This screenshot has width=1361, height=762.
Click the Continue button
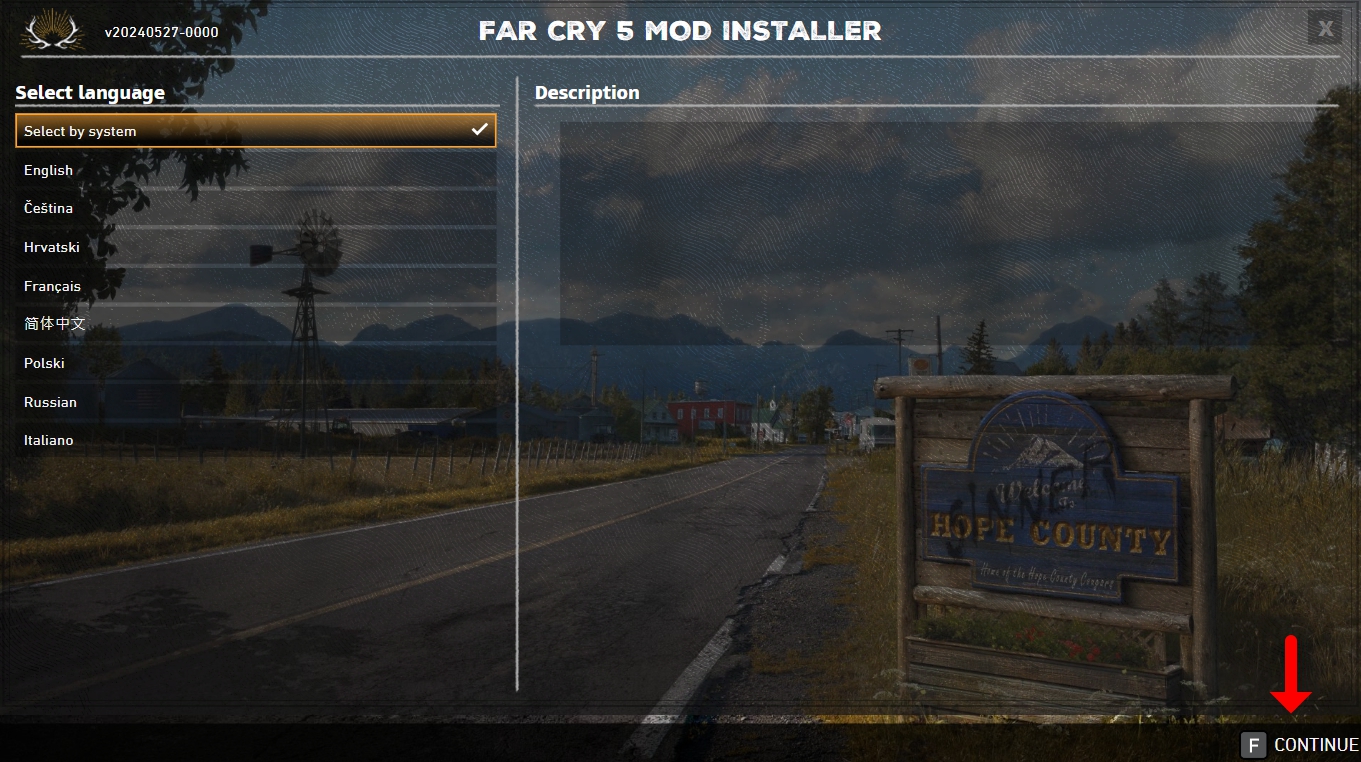pyautogui.click(x=1300, y=745)
